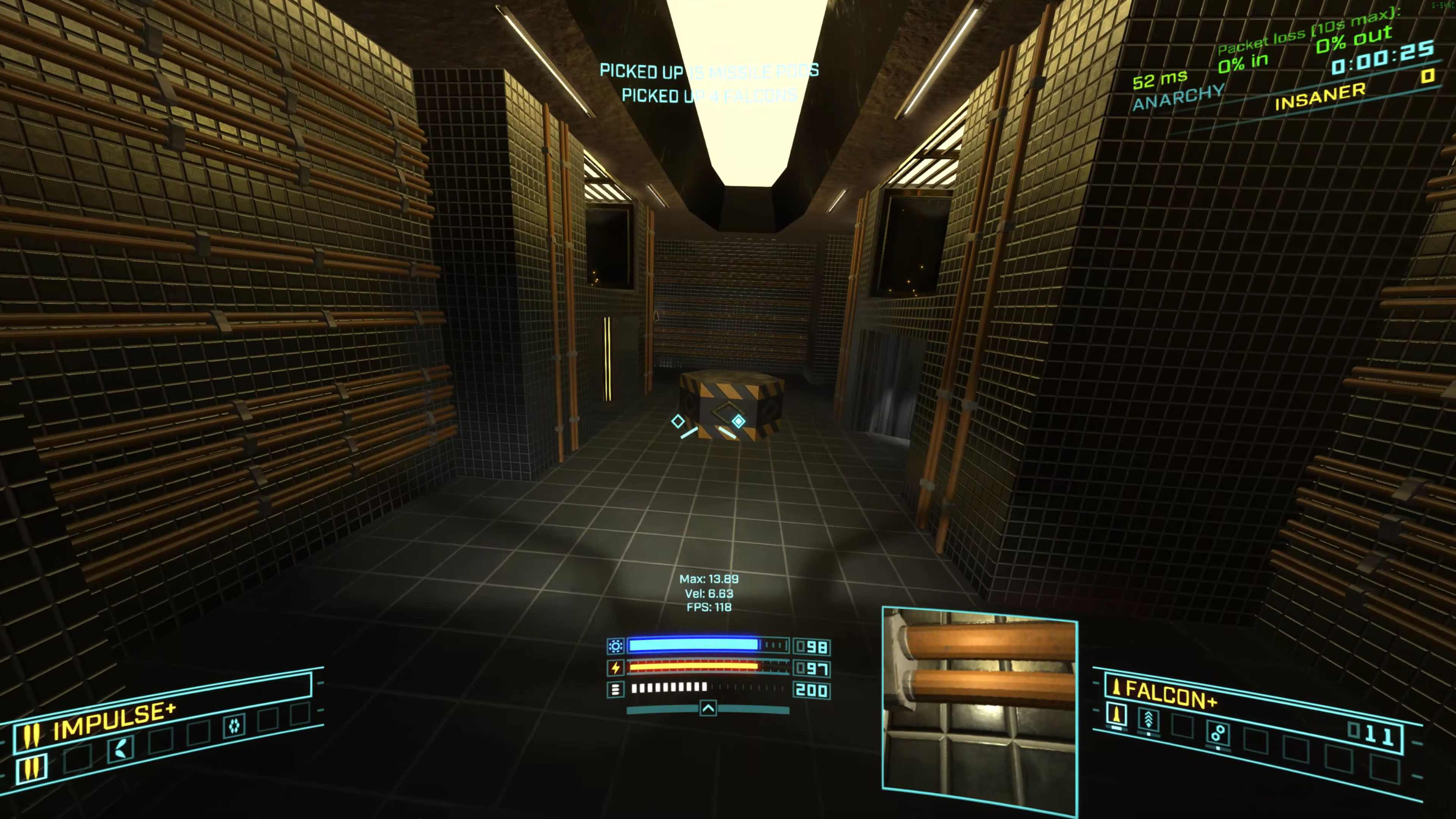Select the Falcon missile slot
1456x819 pixels.
(x=1116, y=715)
